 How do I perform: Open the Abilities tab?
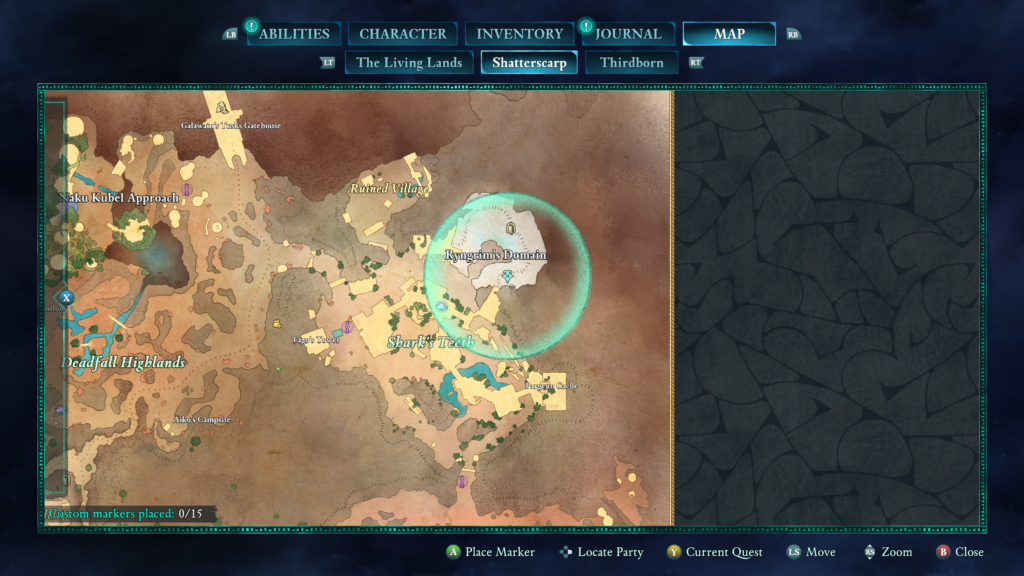(x=294, y=34)
